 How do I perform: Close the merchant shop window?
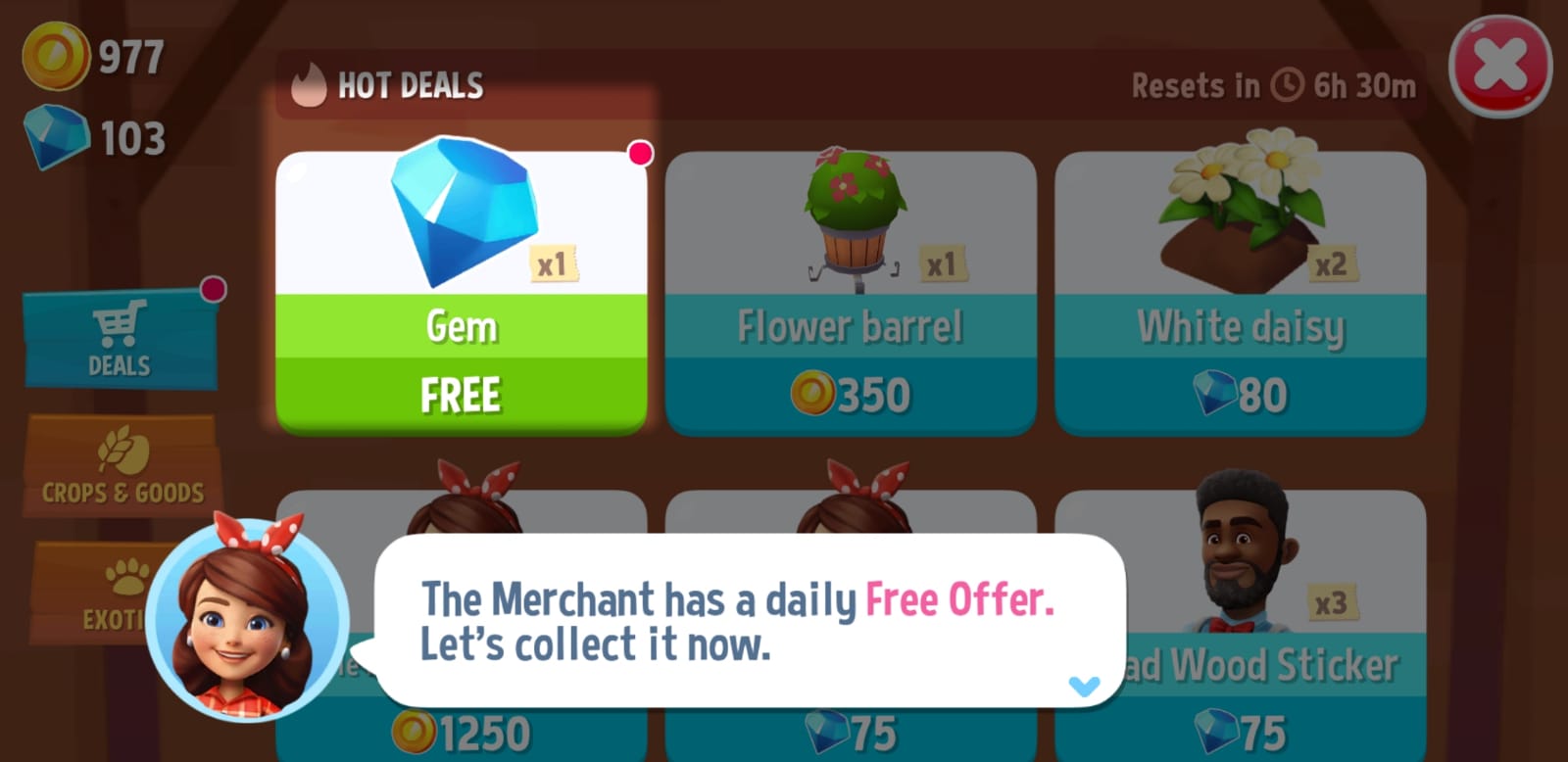click(1499, 66)
